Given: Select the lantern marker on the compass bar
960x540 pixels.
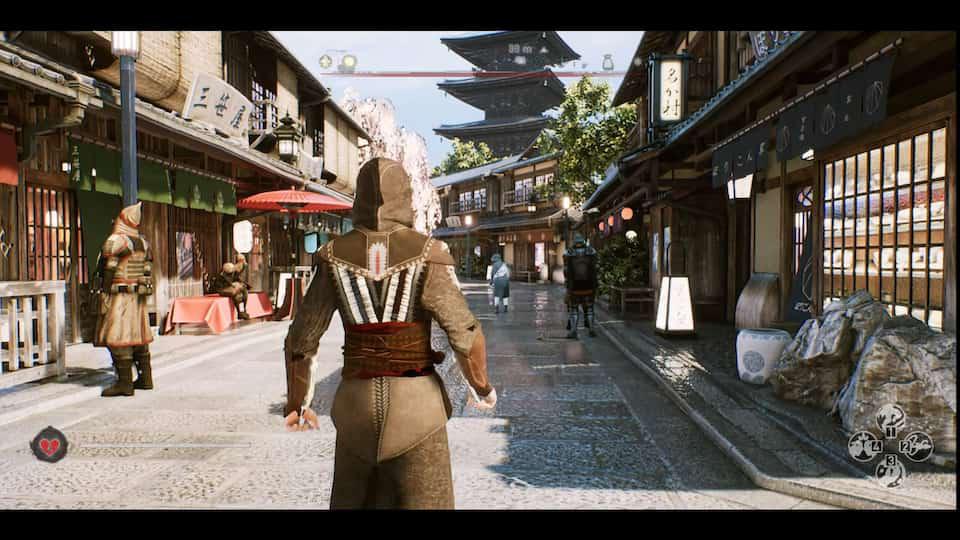Looking at the screenshot, I should click(x=607, y=63).
